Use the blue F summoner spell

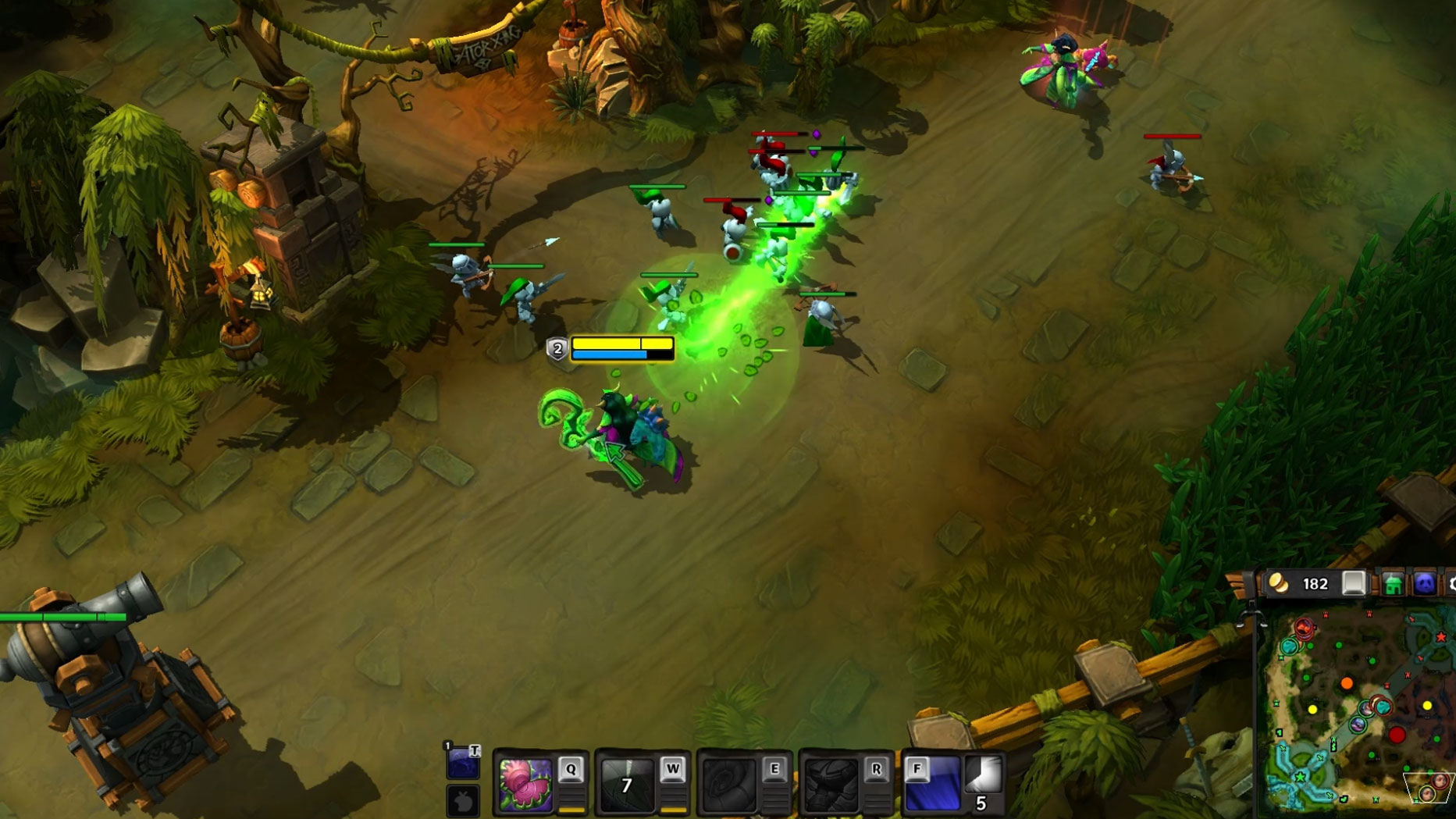click(x=932, y=784)
